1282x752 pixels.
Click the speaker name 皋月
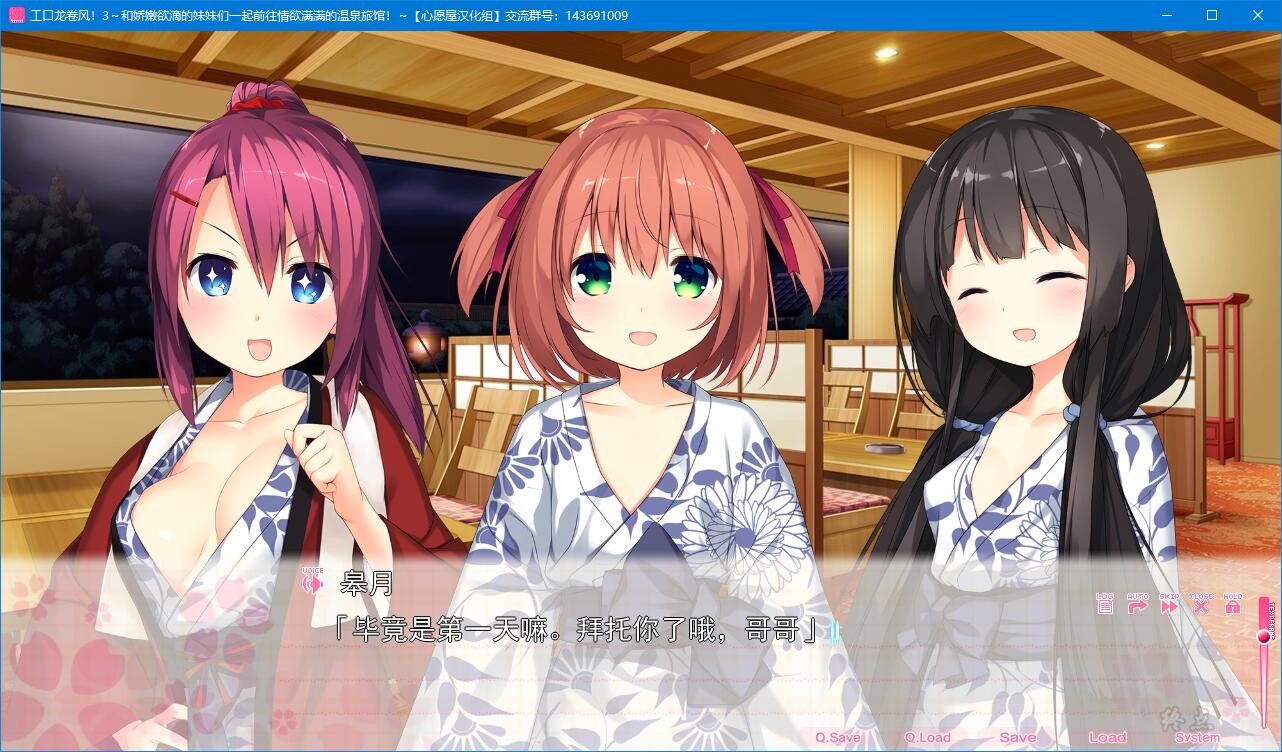point(368,582)
